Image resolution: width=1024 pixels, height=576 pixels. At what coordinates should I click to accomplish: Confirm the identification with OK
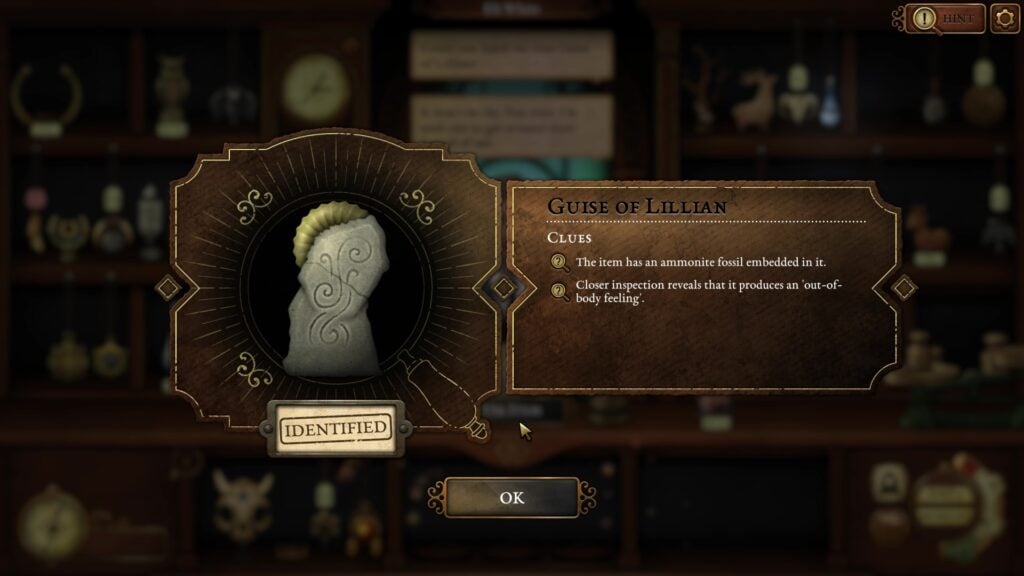(x=511, y=497)
